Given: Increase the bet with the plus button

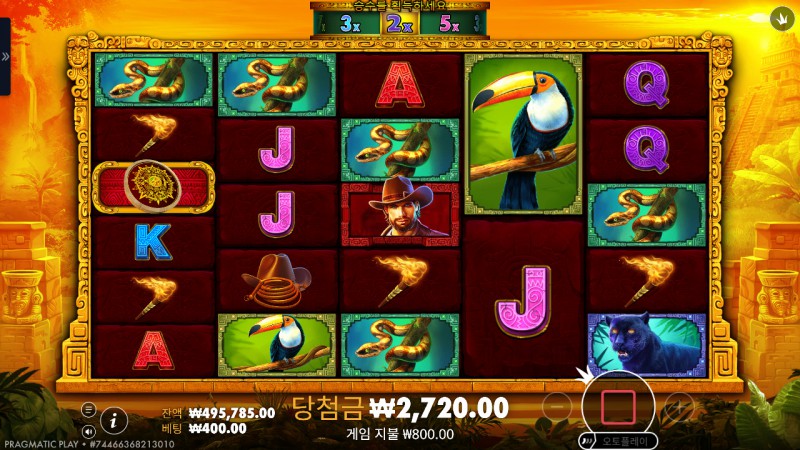Looking at the screenshot, I should click(678, 407).
